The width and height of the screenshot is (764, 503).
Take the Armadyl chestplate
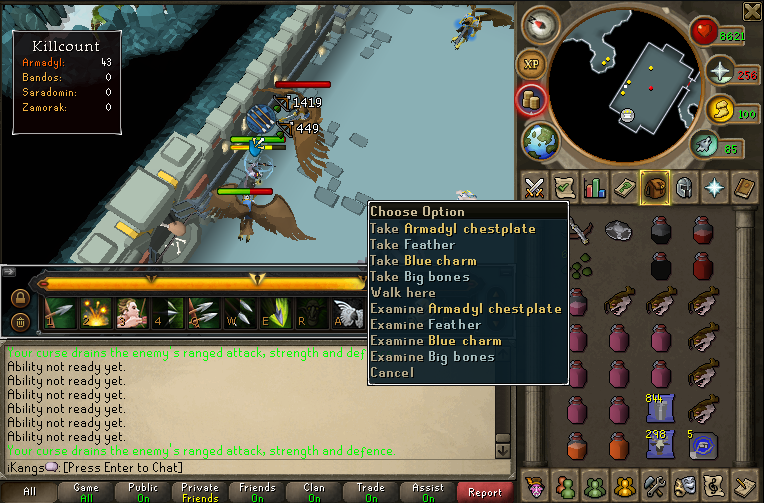click(x=452, y=229)
